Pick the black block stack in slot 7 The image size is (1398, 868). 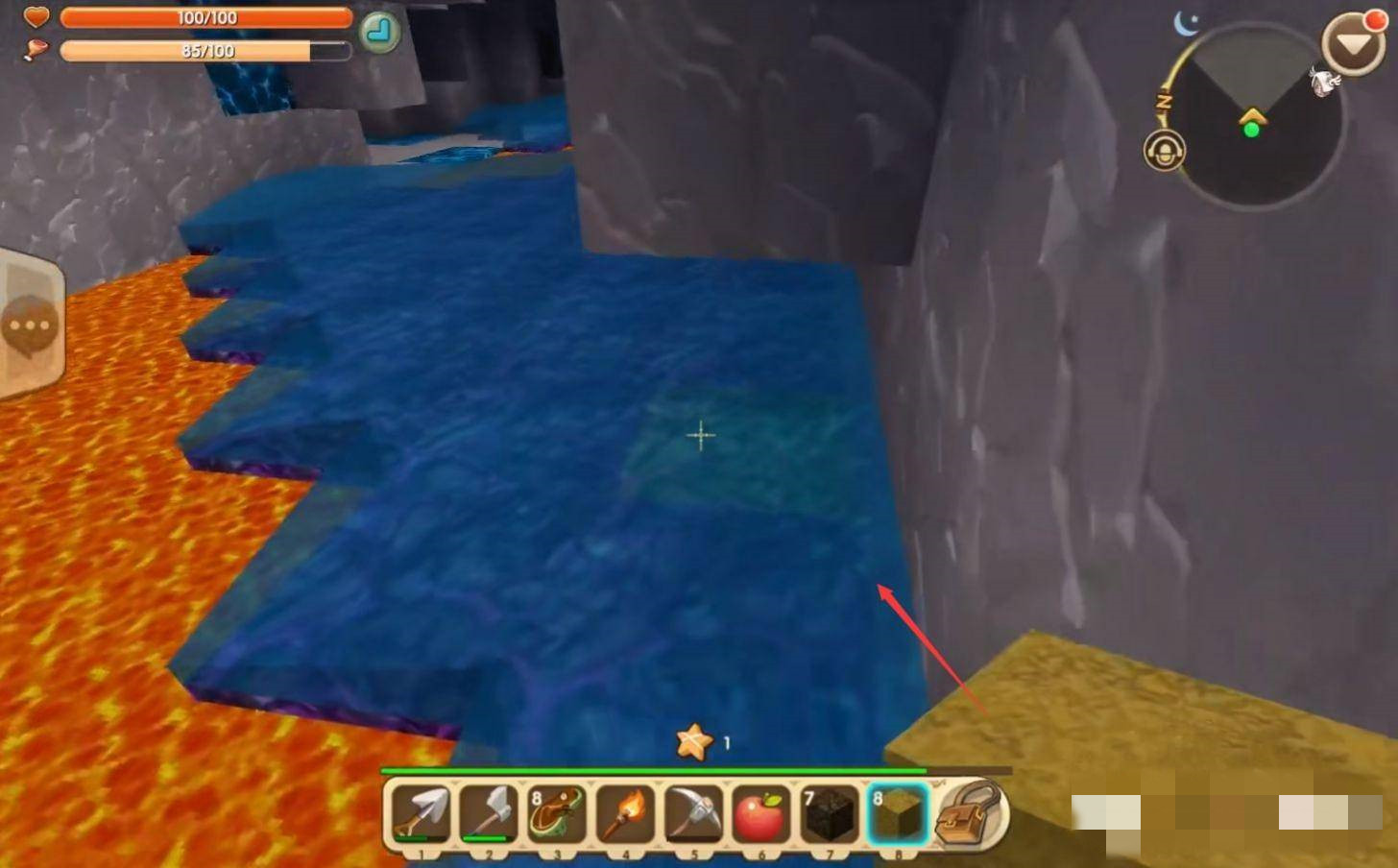click(830, 813)
